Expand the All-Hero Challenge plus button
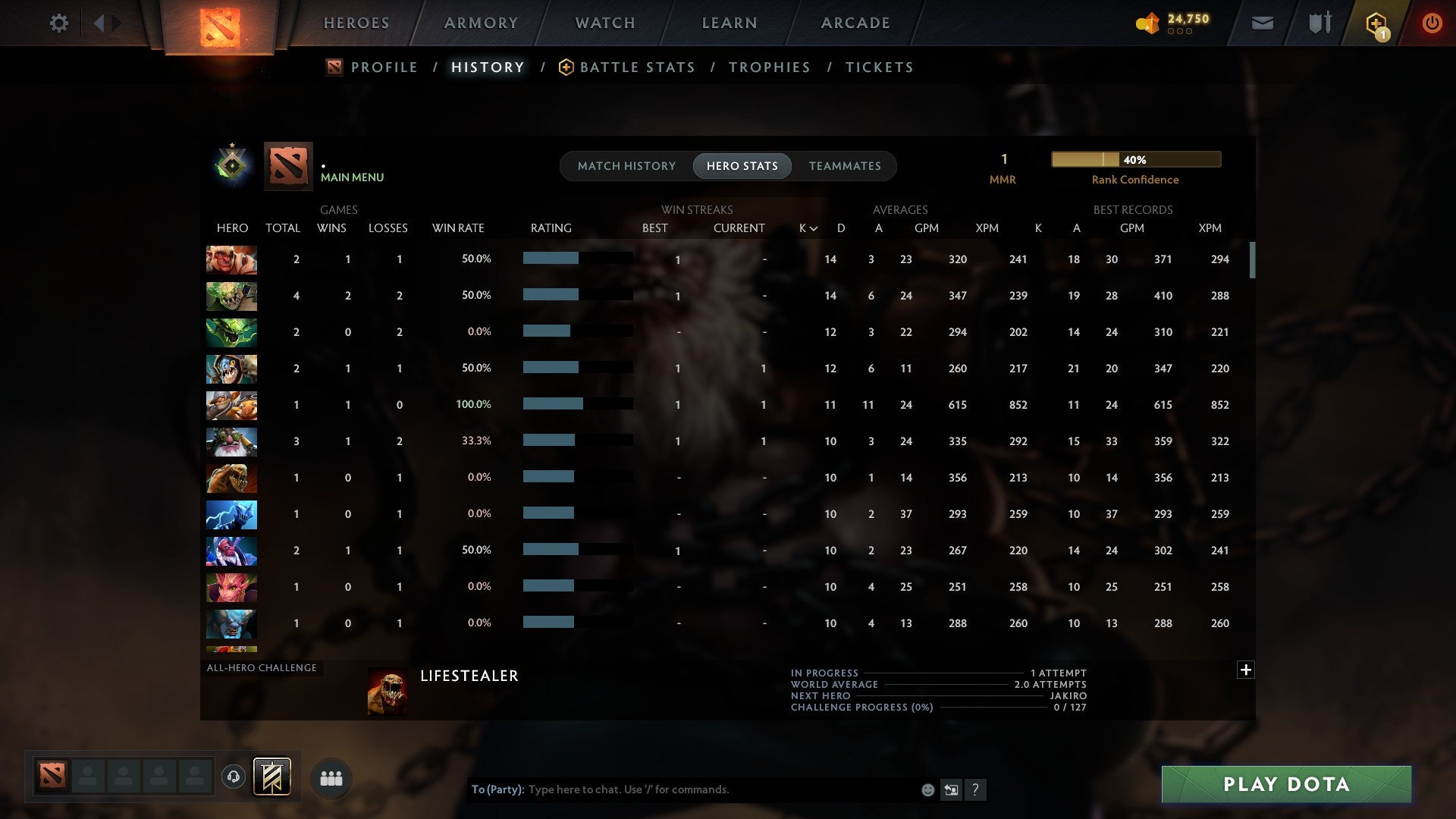1456x819 pixels. [1245, 670]
